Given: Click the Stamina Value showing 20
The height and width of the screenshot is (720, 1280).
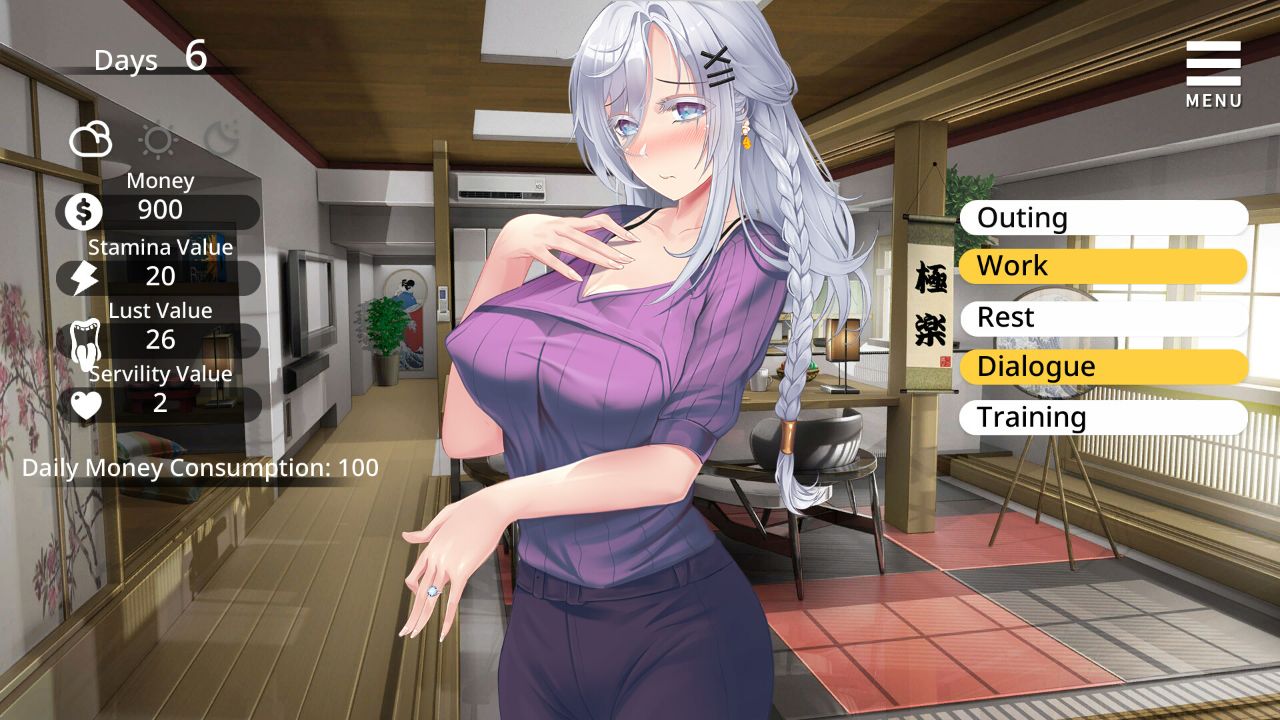Looking at the screenshot, I should click(x=160, y=277).
